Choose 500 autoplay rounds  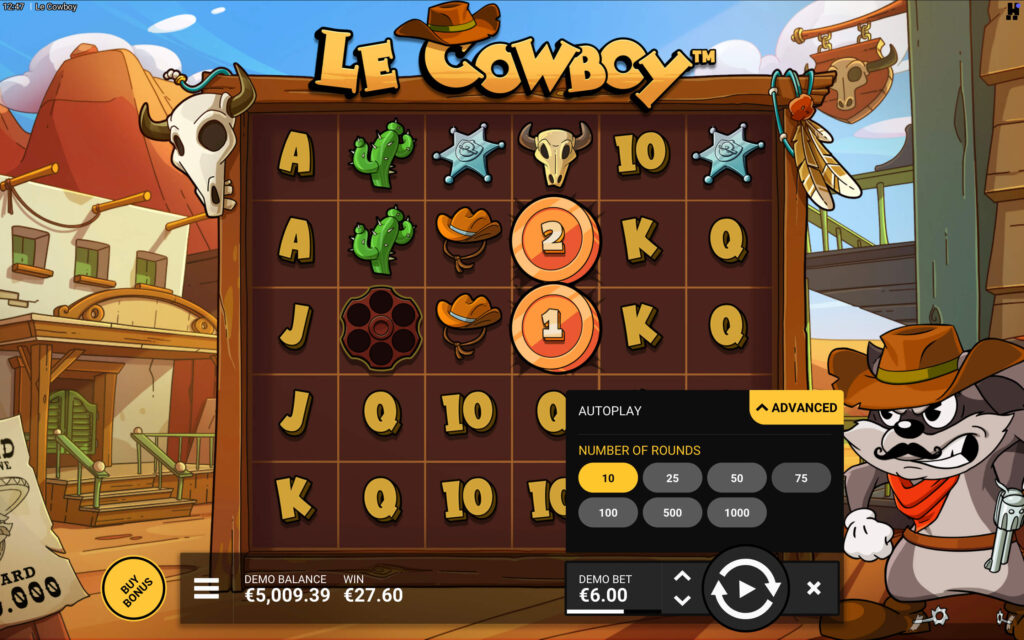coord(672,512)
